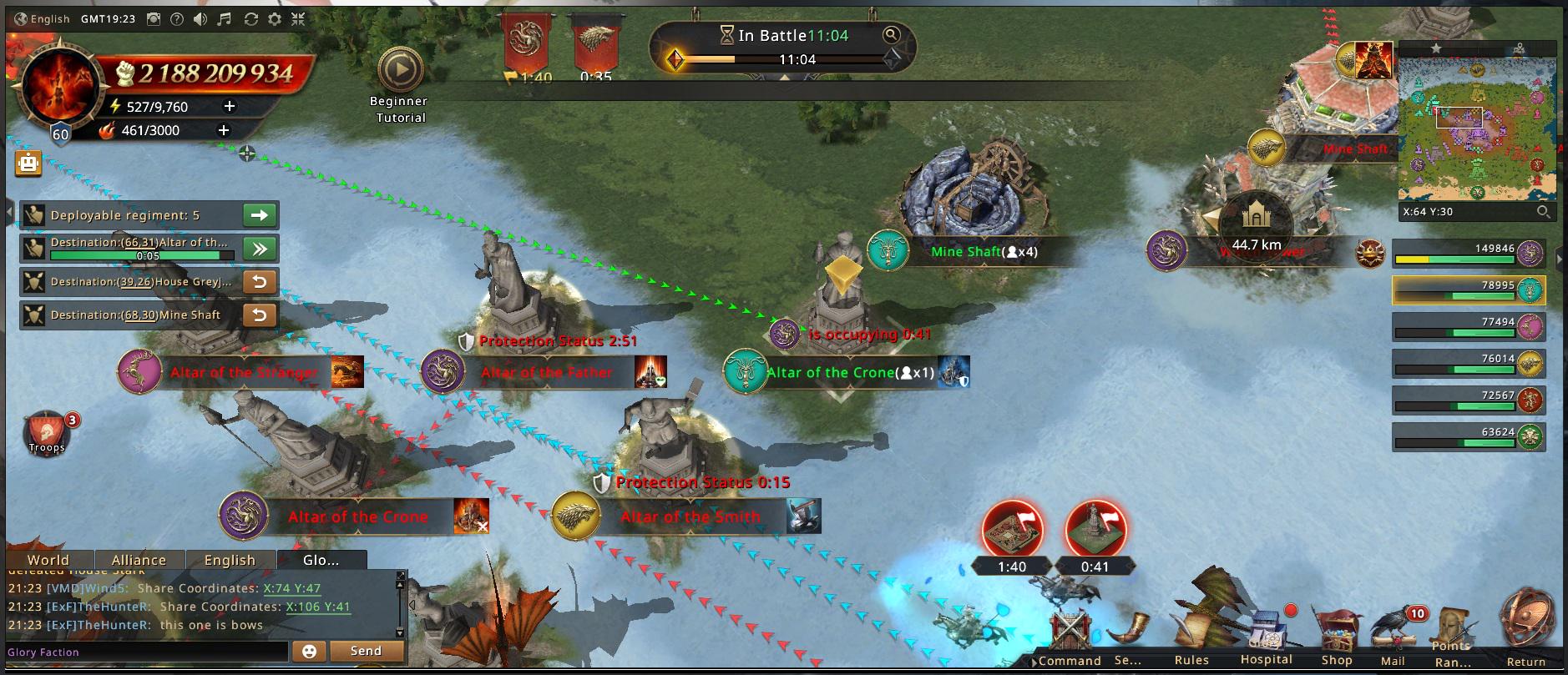Switch to the English chat tab
The image size is (1568, 675).
[x=230, y=560]
